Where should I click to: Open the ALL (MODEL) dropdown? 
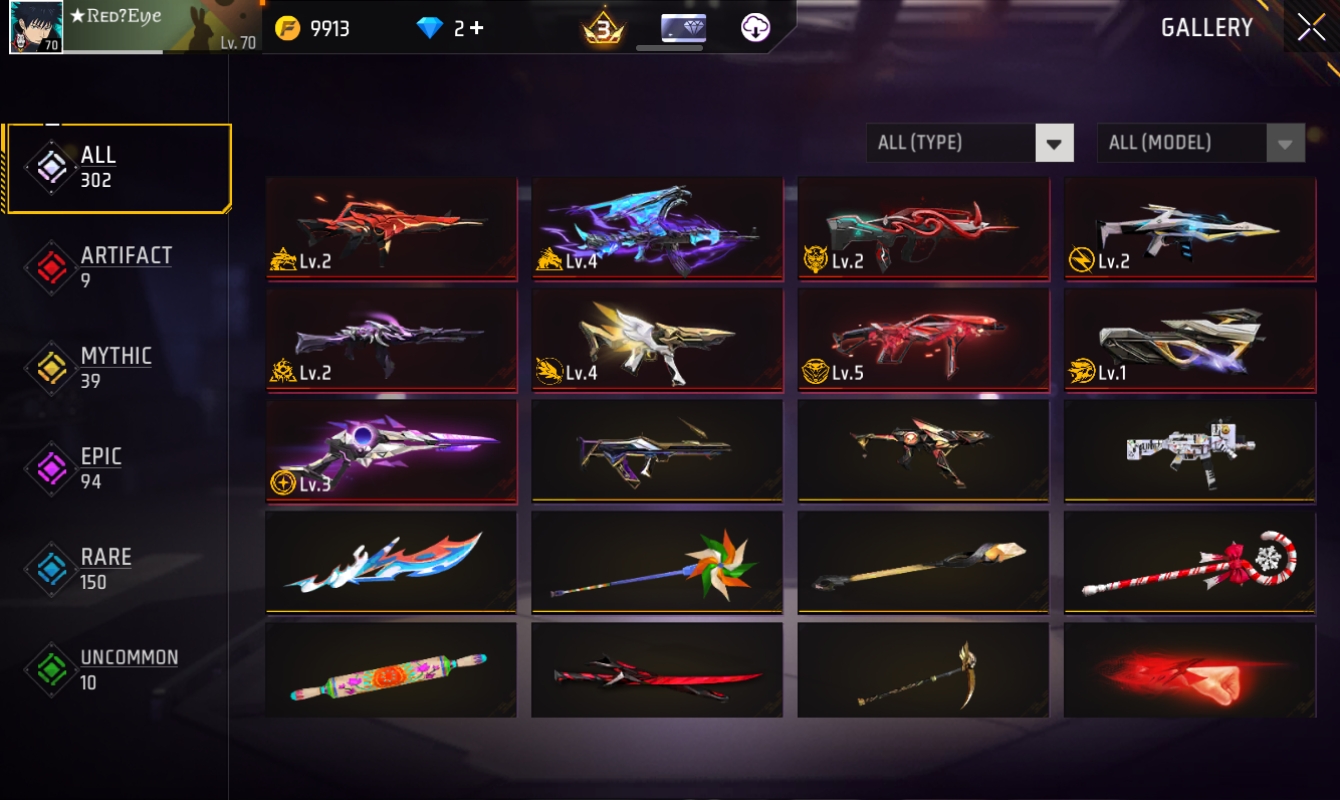pos(1185,142)
